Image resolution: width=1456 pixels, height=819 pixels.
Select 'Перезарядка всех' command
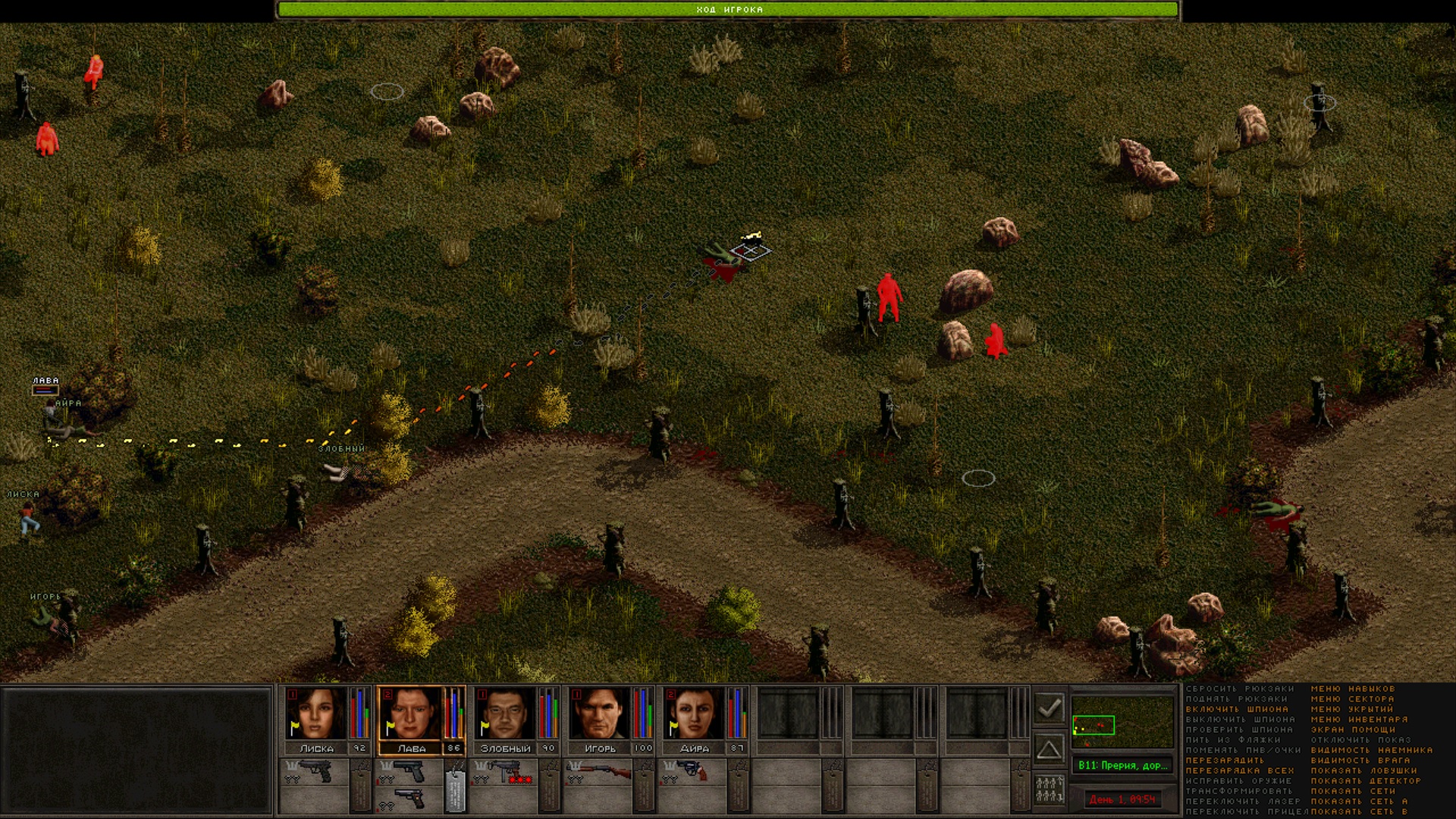1240,770
